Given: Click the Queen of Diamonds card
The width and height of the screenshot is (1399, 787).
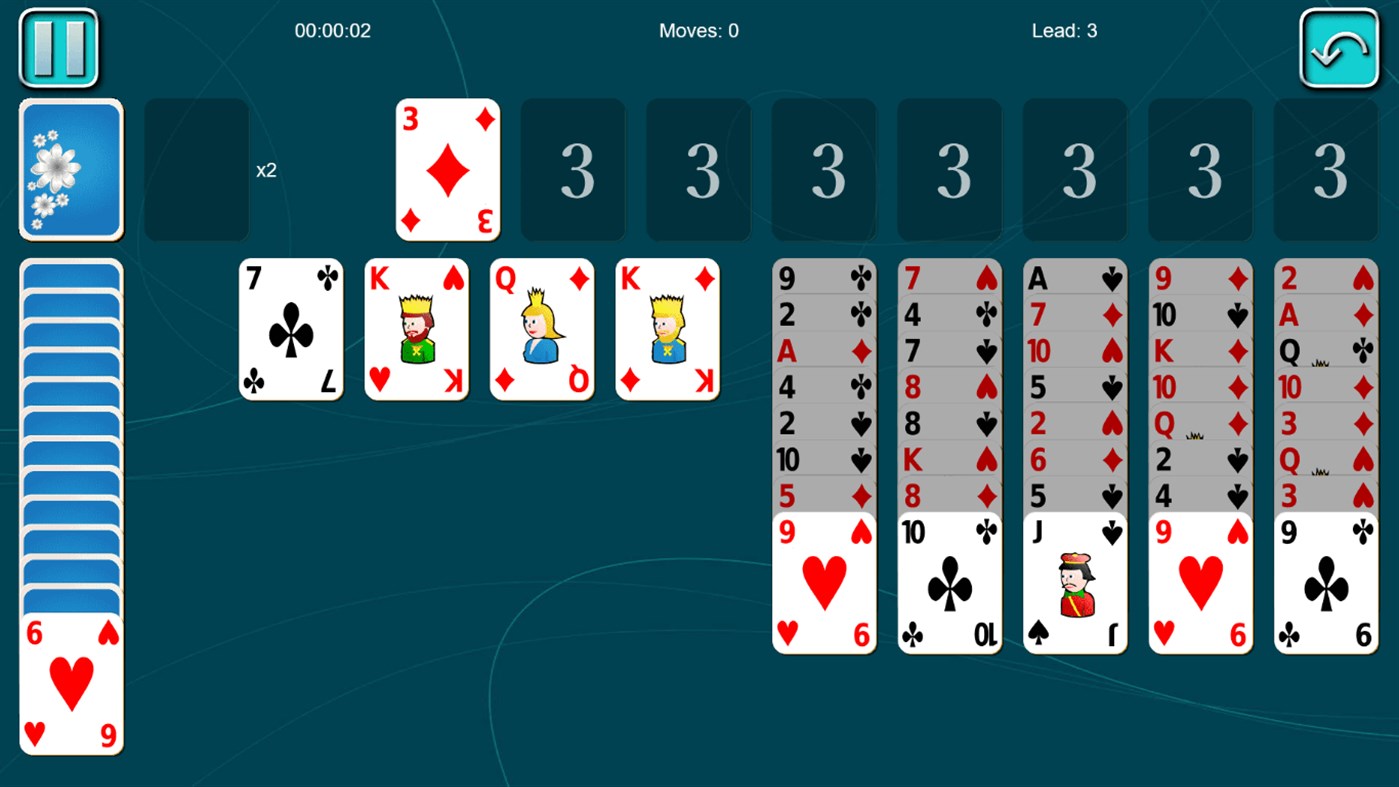Looking at the screenshot, I should point(541,328).
